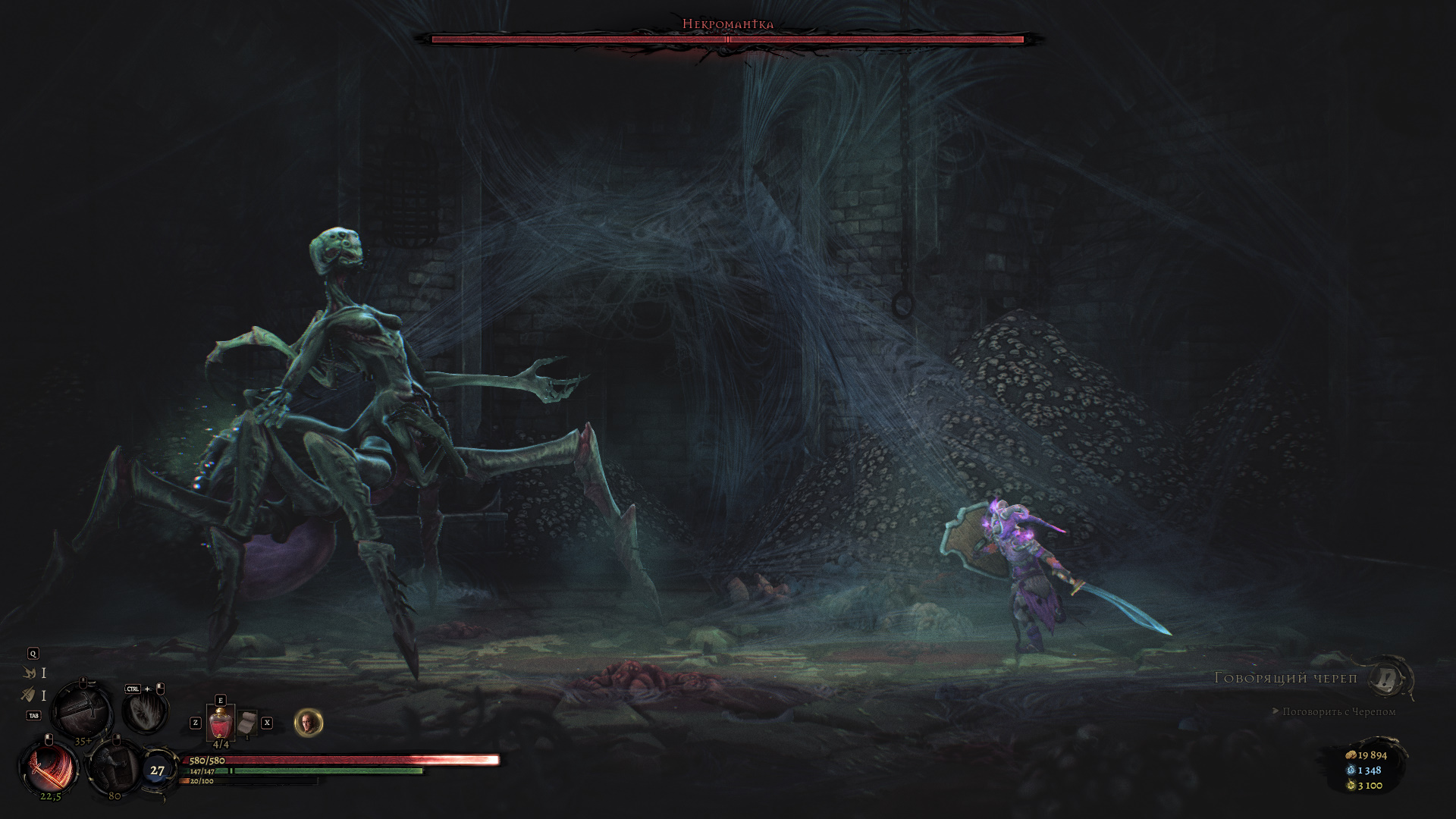
Task: Activate the red flaming sword attack skill
Action: (50, 768)
